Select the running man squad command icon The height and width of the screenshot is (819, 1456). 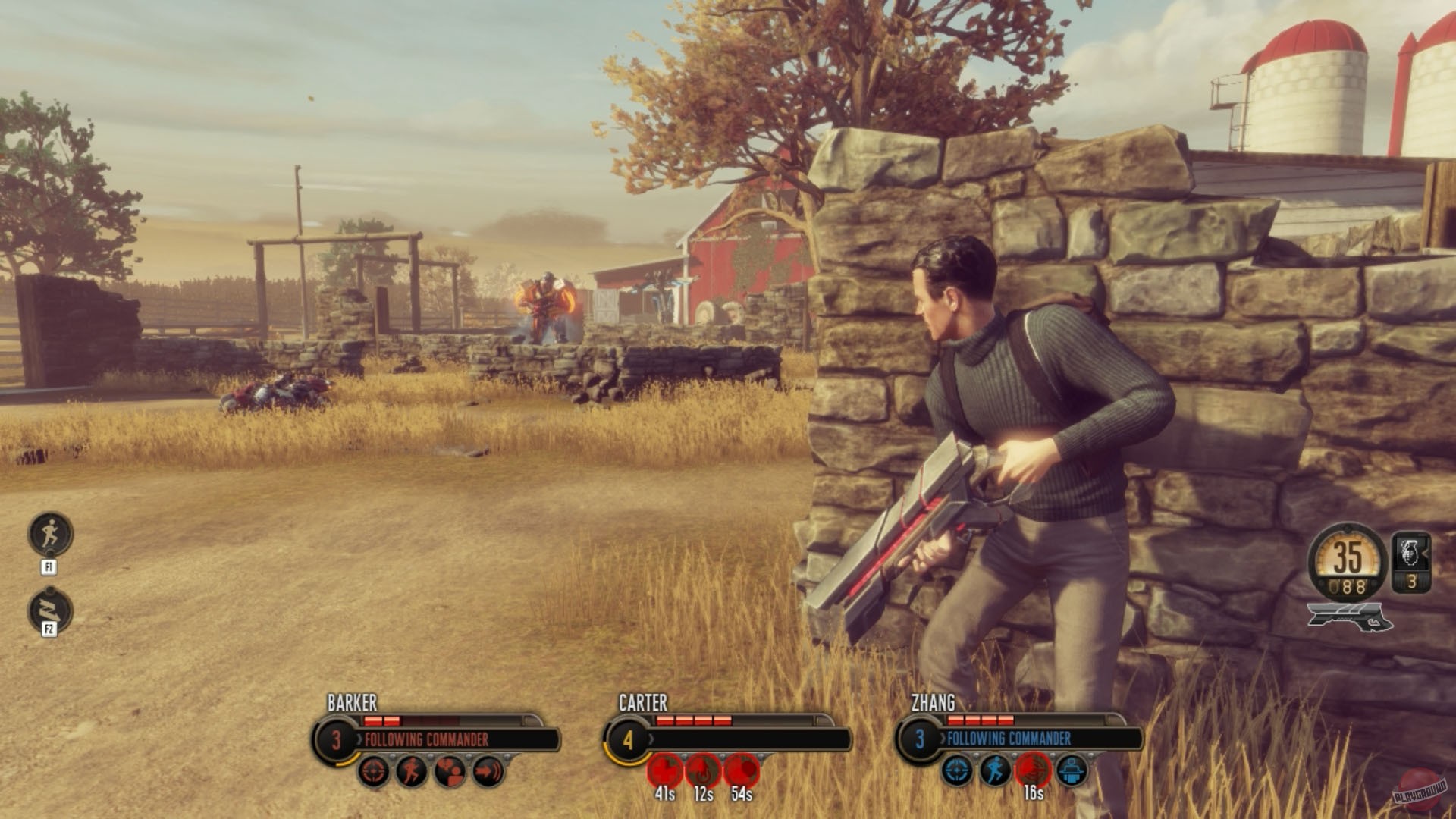(51, 533)
